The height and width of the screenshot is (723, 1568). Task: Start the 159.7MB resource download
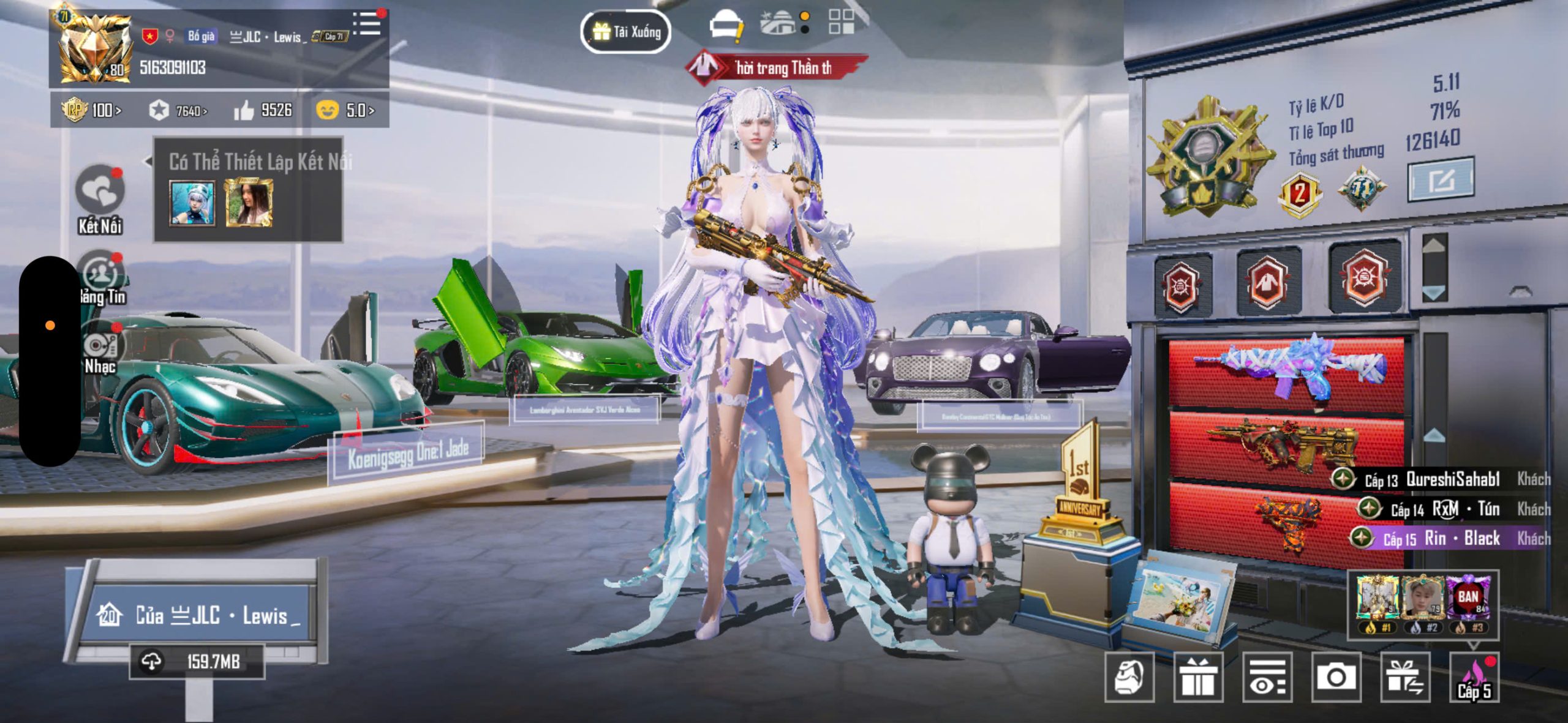(197, 662)
